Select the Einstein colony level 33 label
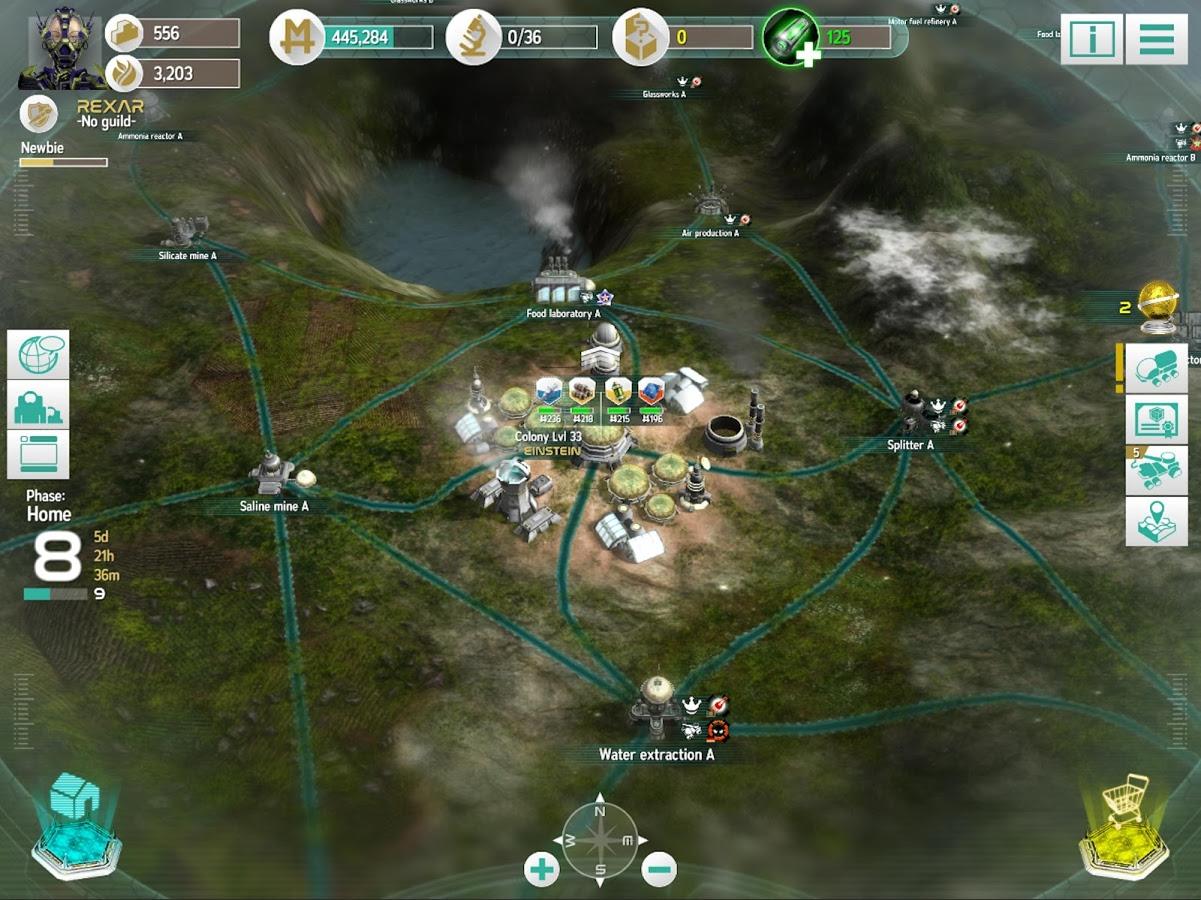 (x=548, y=444)
